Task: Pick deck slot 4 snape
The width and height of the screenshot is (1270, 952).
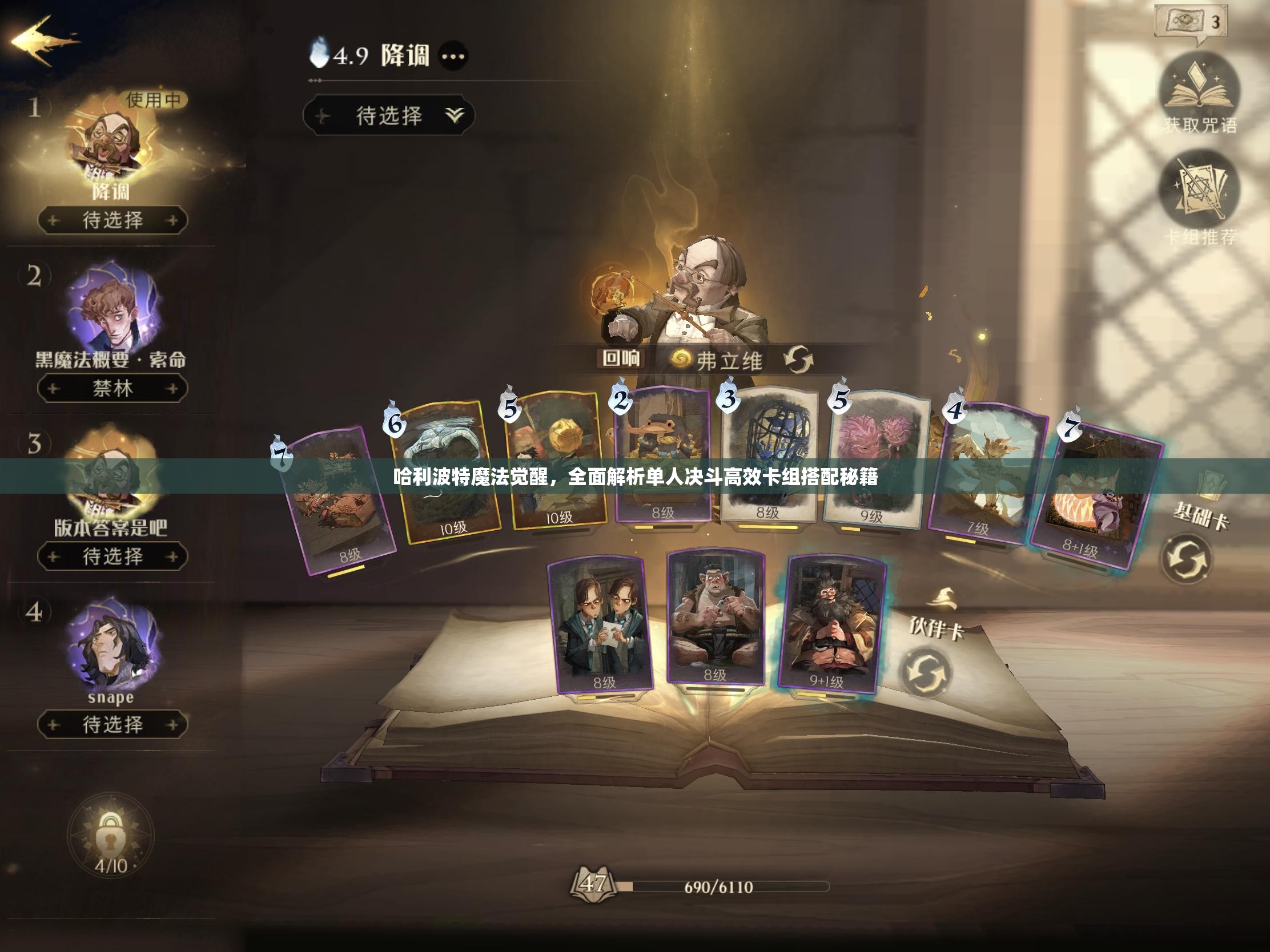Action: [x=112, y=646]
